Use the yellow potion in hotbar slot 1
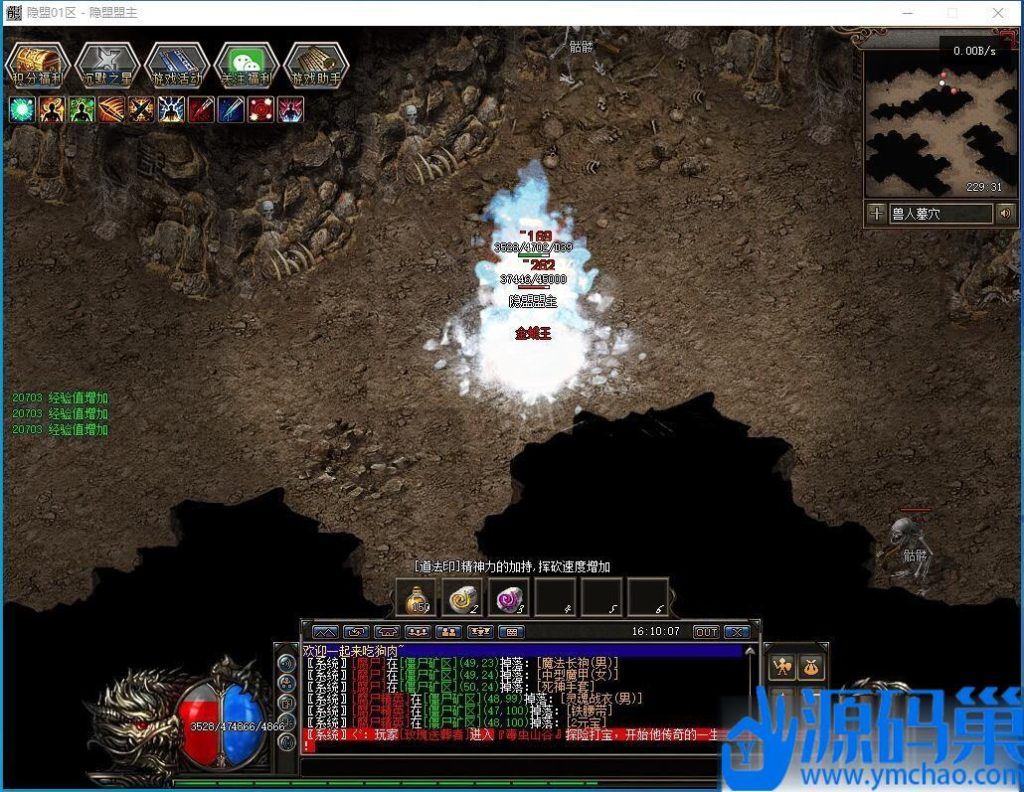 (x=416, y=598)
